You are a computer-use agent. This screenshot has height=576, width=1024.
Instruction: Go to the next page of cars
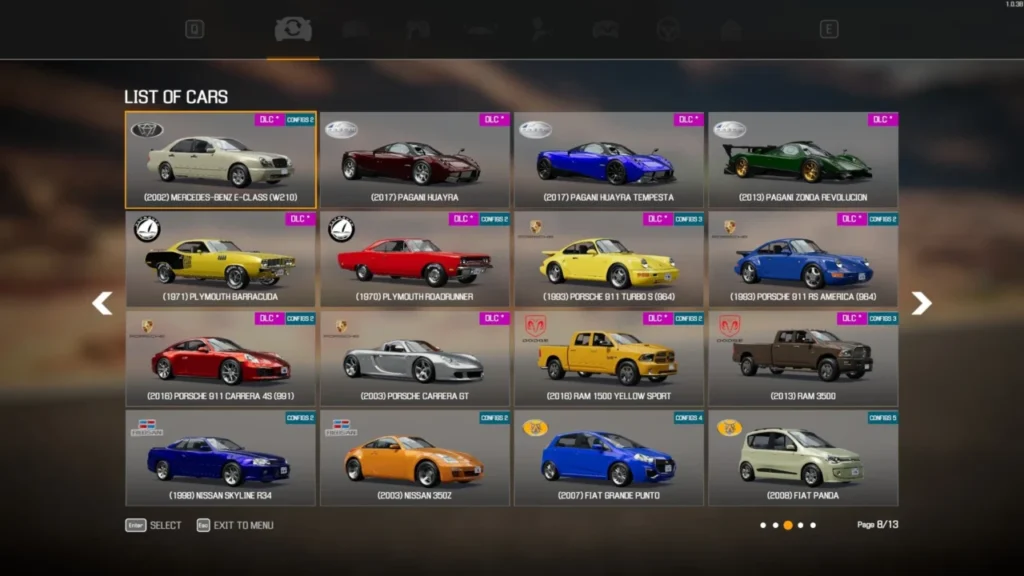[921, 303]
